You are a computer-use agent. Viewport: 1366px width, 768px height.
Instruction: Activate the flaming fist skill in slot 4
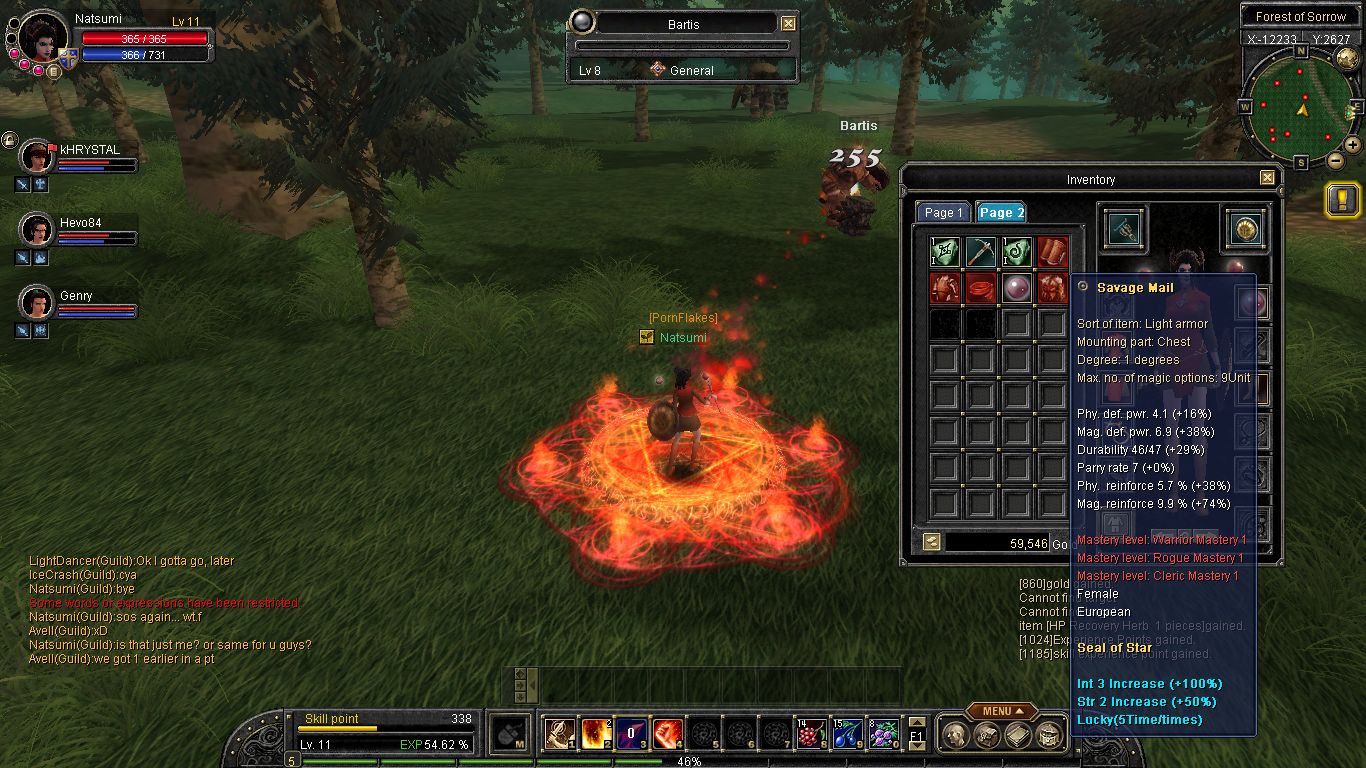tap(668, 734)
